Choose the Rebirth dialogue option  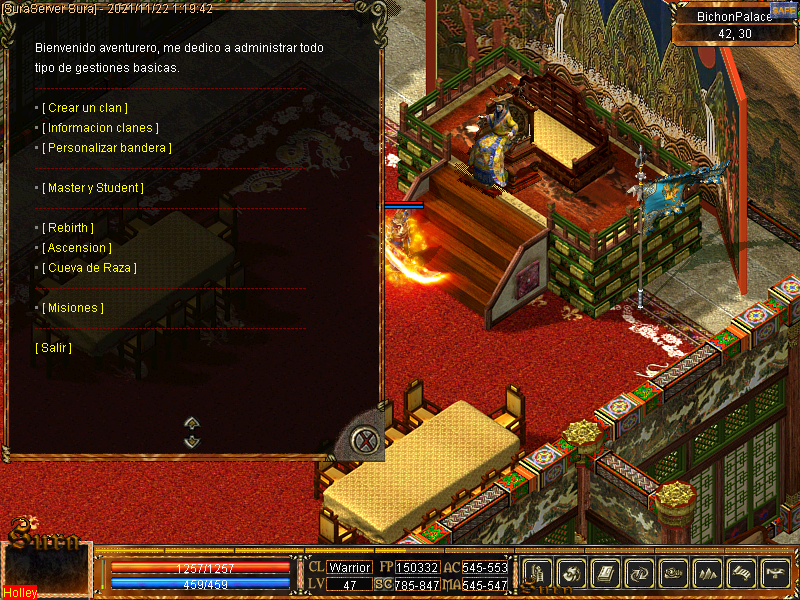[x=68, y=228]
